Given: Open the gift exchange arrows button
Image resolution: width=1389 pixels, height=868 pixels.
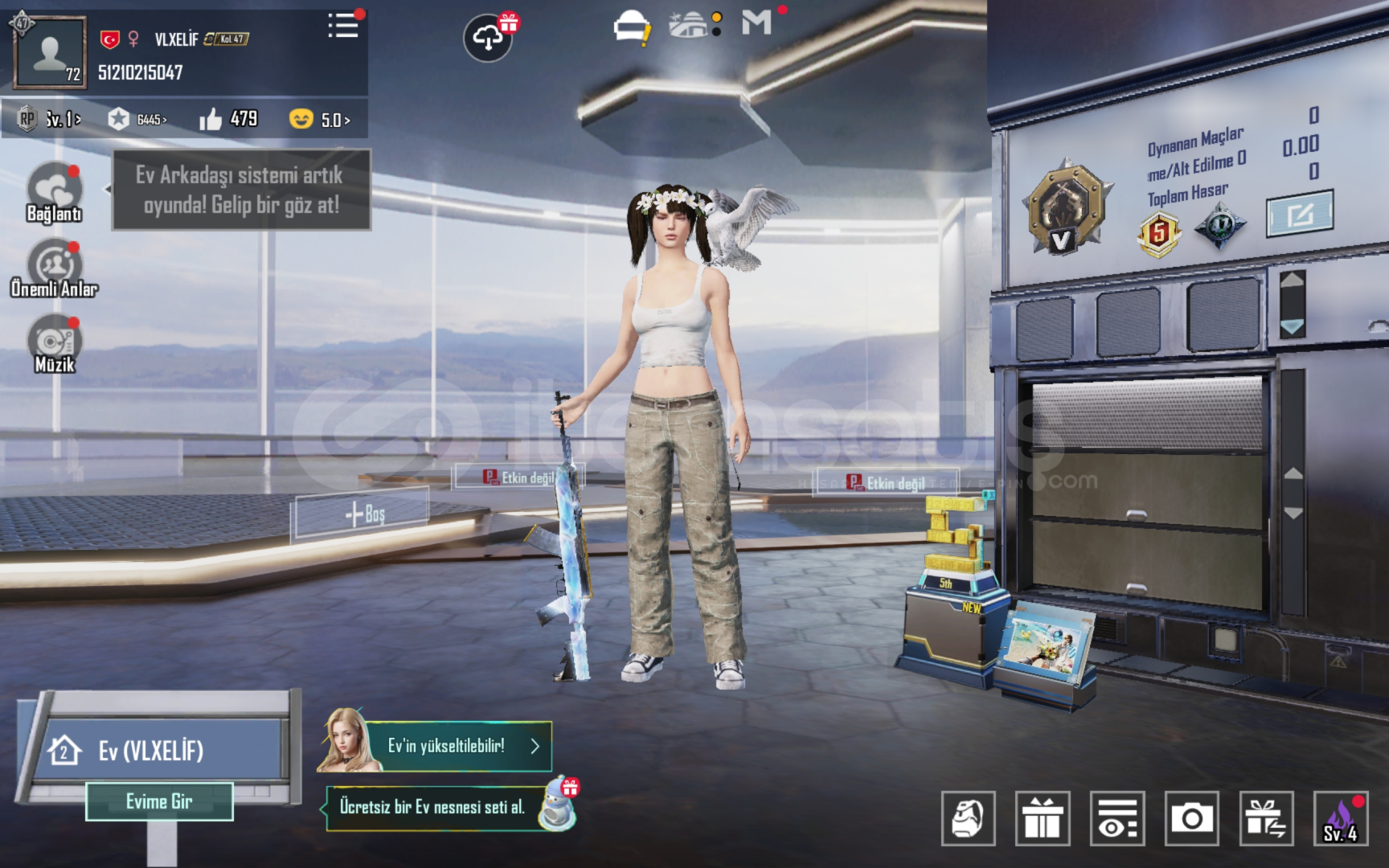Looking at the screenshot, I should tap(1266, 818).
